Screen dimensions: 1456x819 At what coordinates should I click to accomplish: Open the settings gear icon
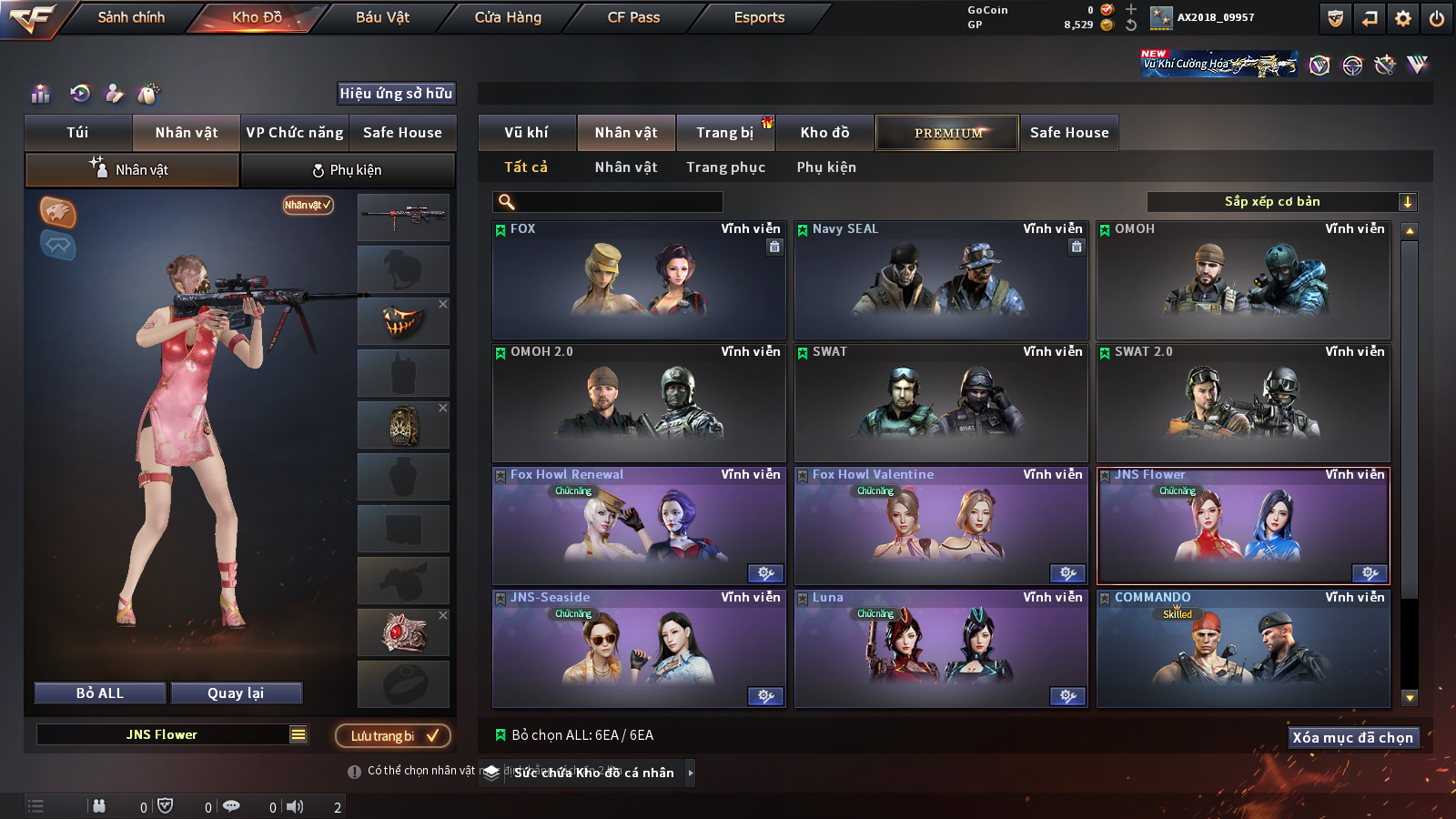point(1403,18)
